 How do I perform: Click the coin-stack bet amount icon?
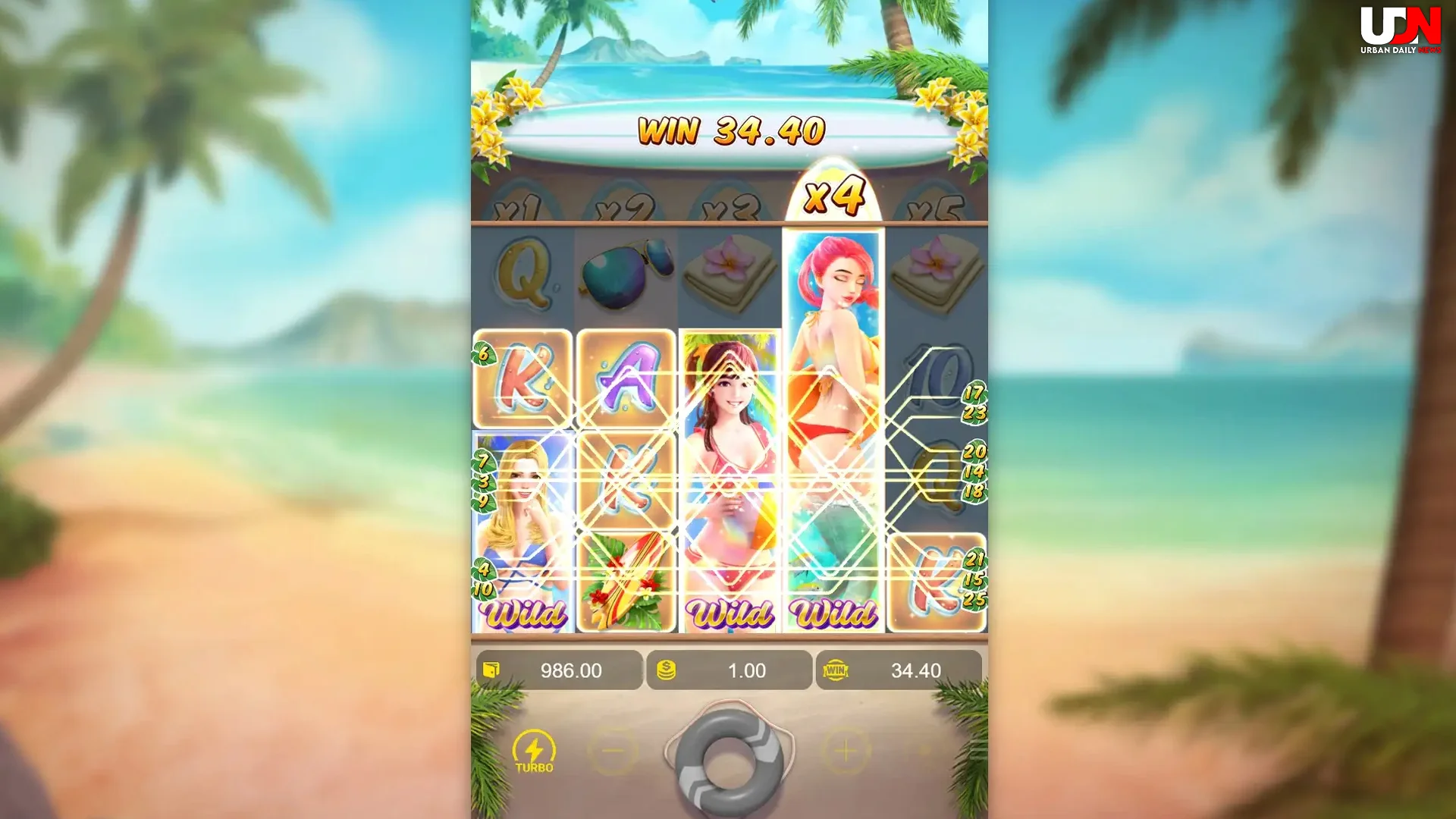pyautogui.click(x=666, y=670)
